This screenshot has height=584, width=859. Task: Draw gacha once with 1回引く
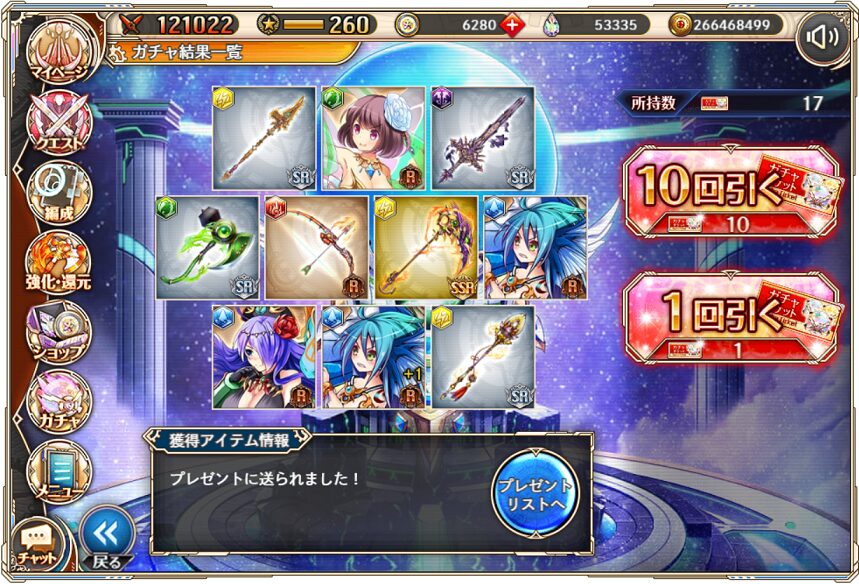click(729, 318)
